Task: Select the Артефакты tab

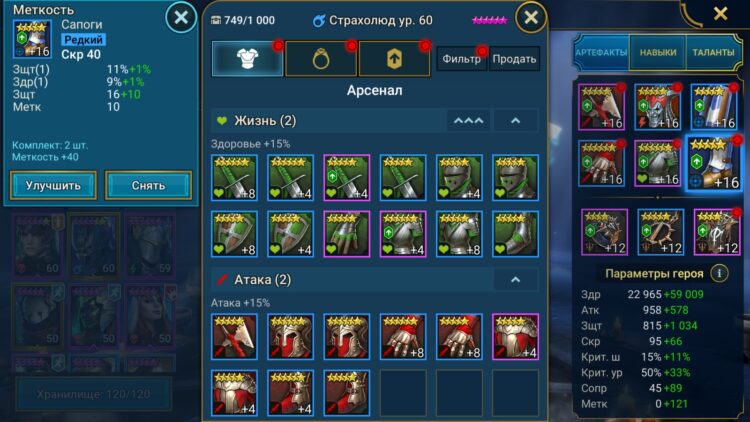Action: (x=602, y=52)
